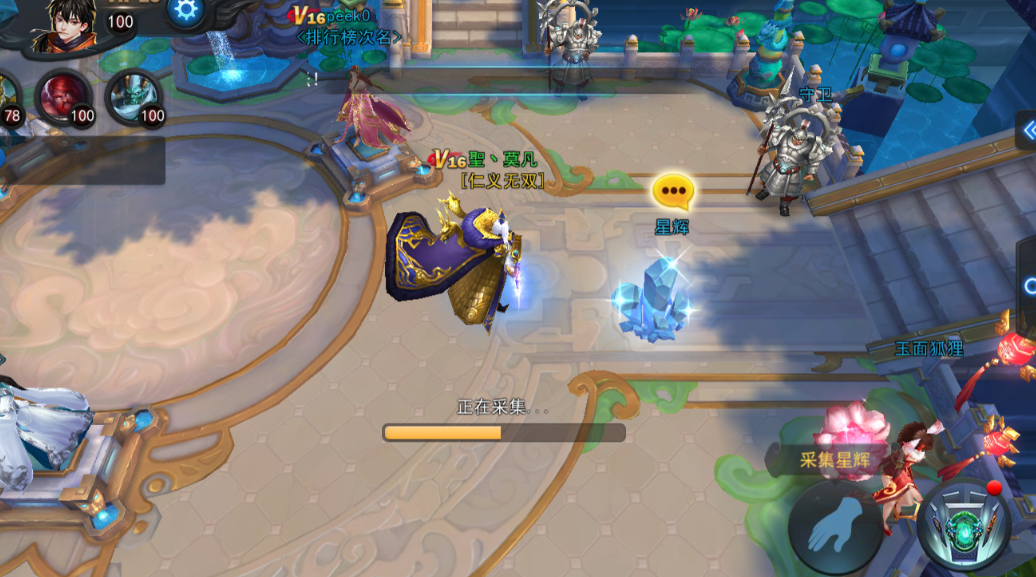This screenshot has height=577, width=1036.
Task: Select the green horned demon hero portrait
Action: click(134, 96)
